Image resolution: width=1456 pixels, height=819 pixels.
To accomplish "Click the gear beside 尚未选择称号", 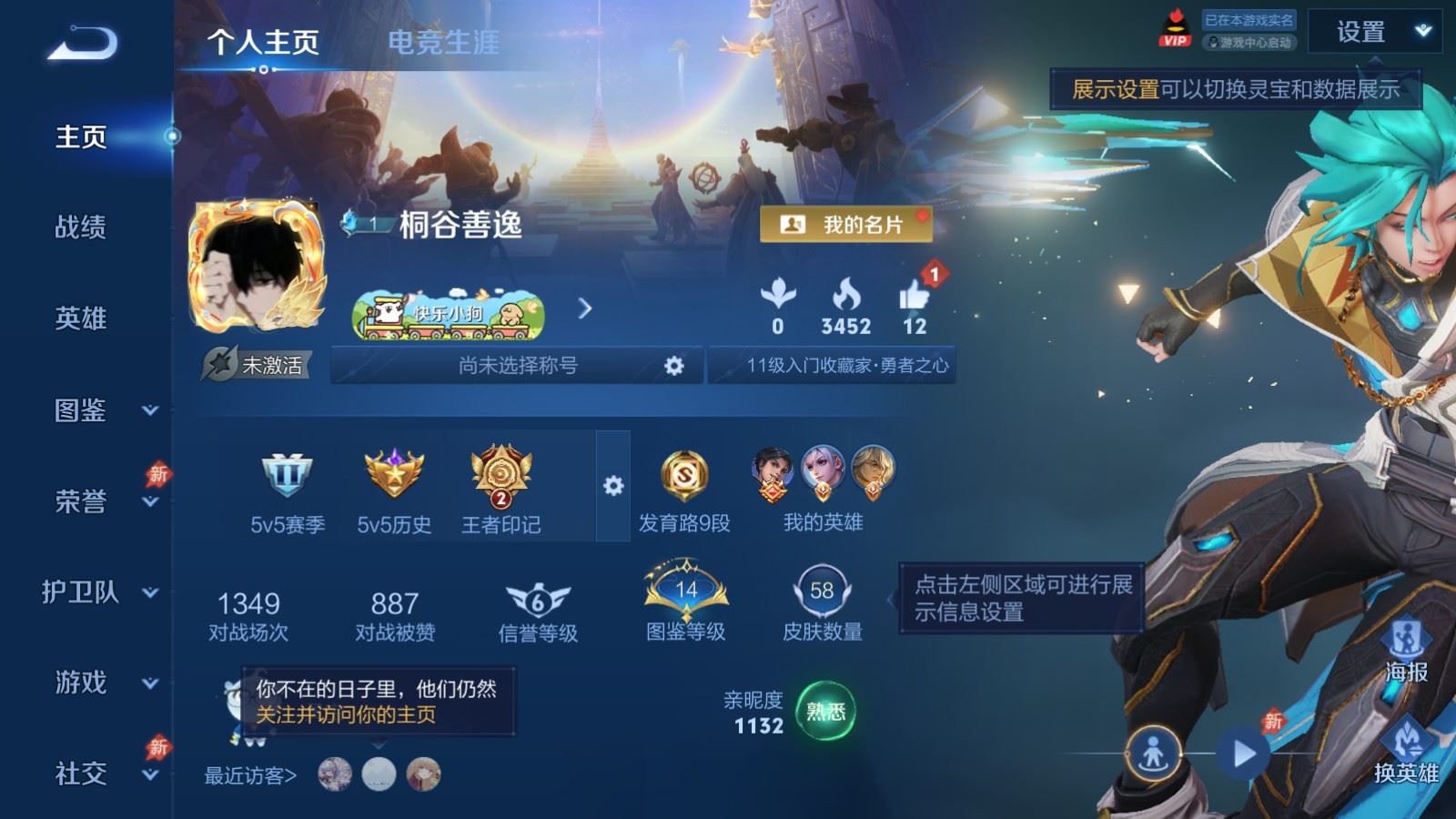I will pyautogui.click(x=673, y=364).
